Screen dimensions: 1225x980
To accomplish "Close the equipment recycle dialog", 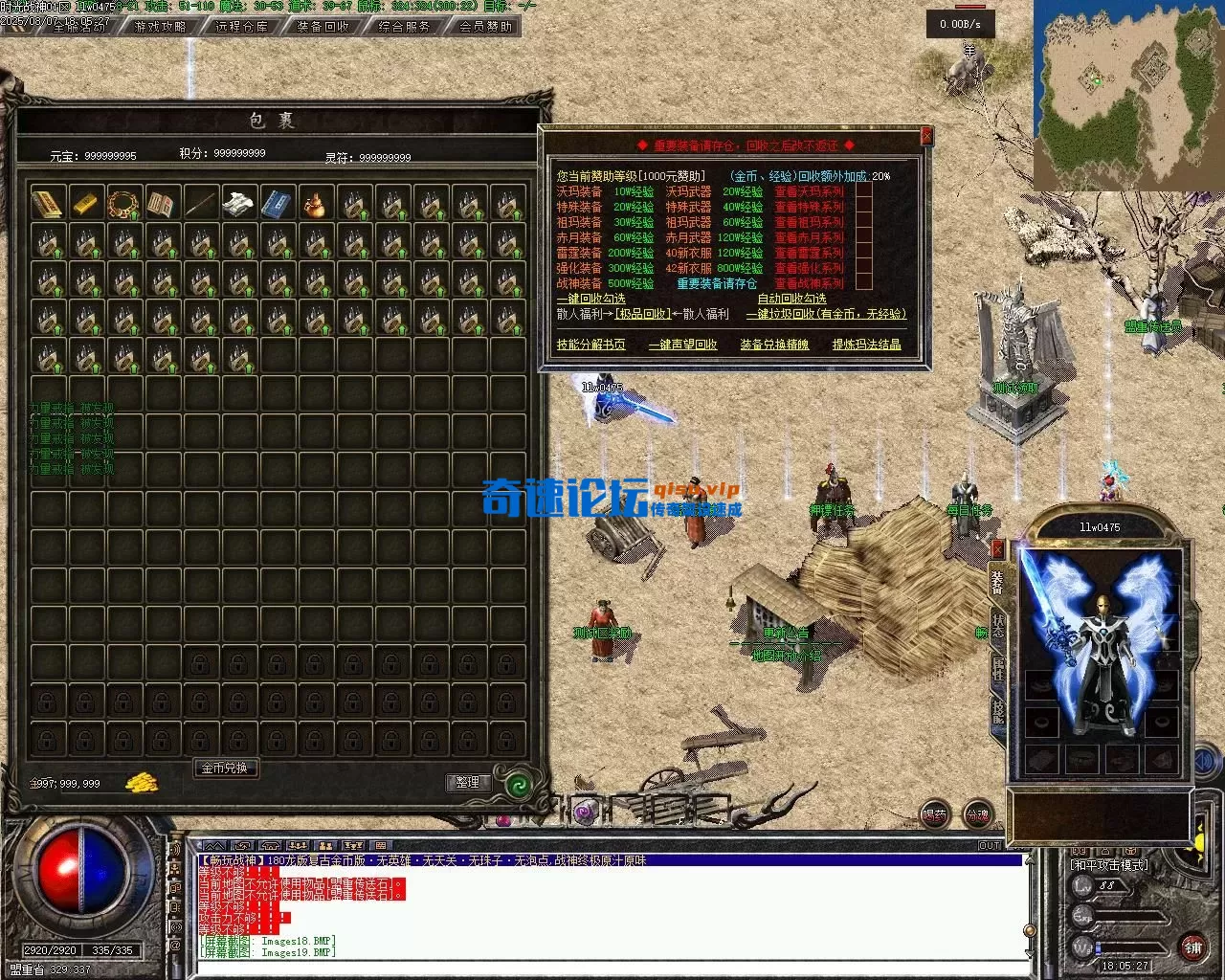I will point(925,137).
